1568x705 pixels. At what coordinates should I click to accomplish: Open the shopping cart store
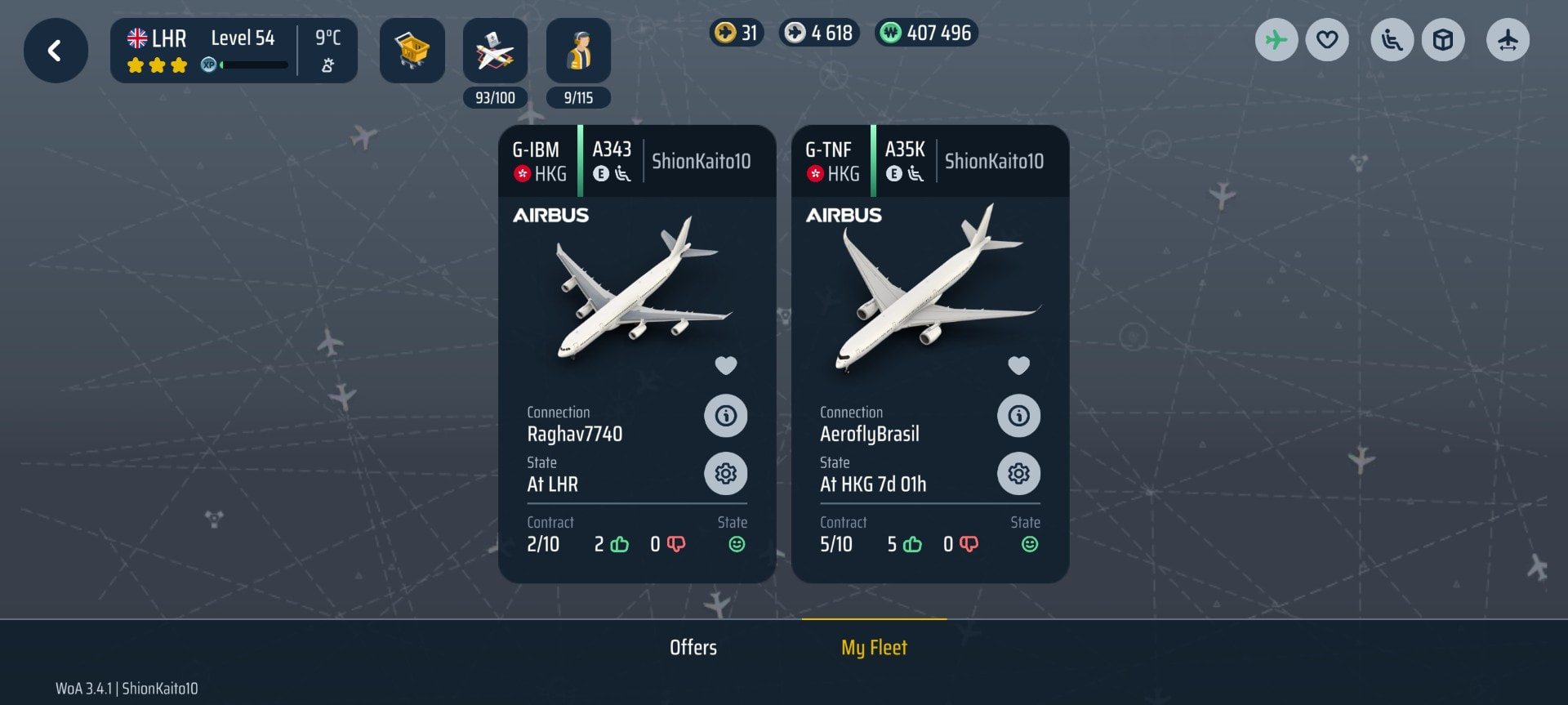412,51
